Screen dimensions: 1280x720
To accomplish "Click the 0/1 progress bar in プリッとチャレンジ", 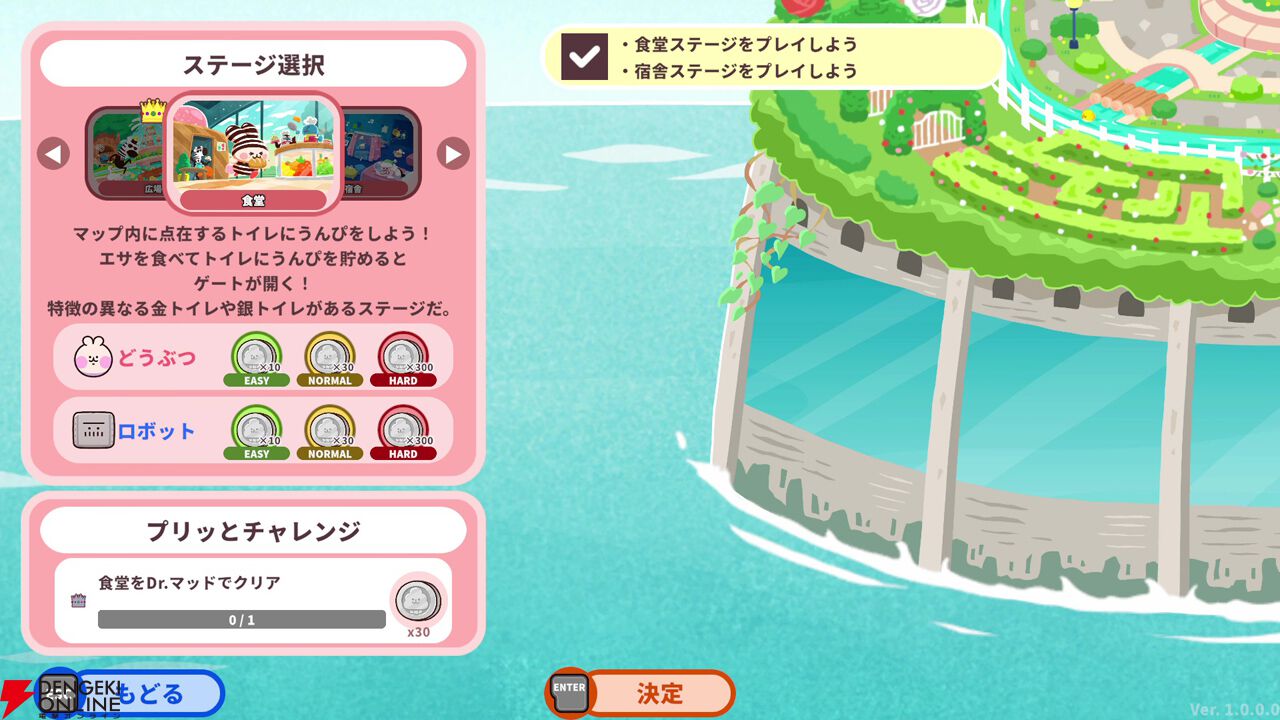I will click(240, 619).
